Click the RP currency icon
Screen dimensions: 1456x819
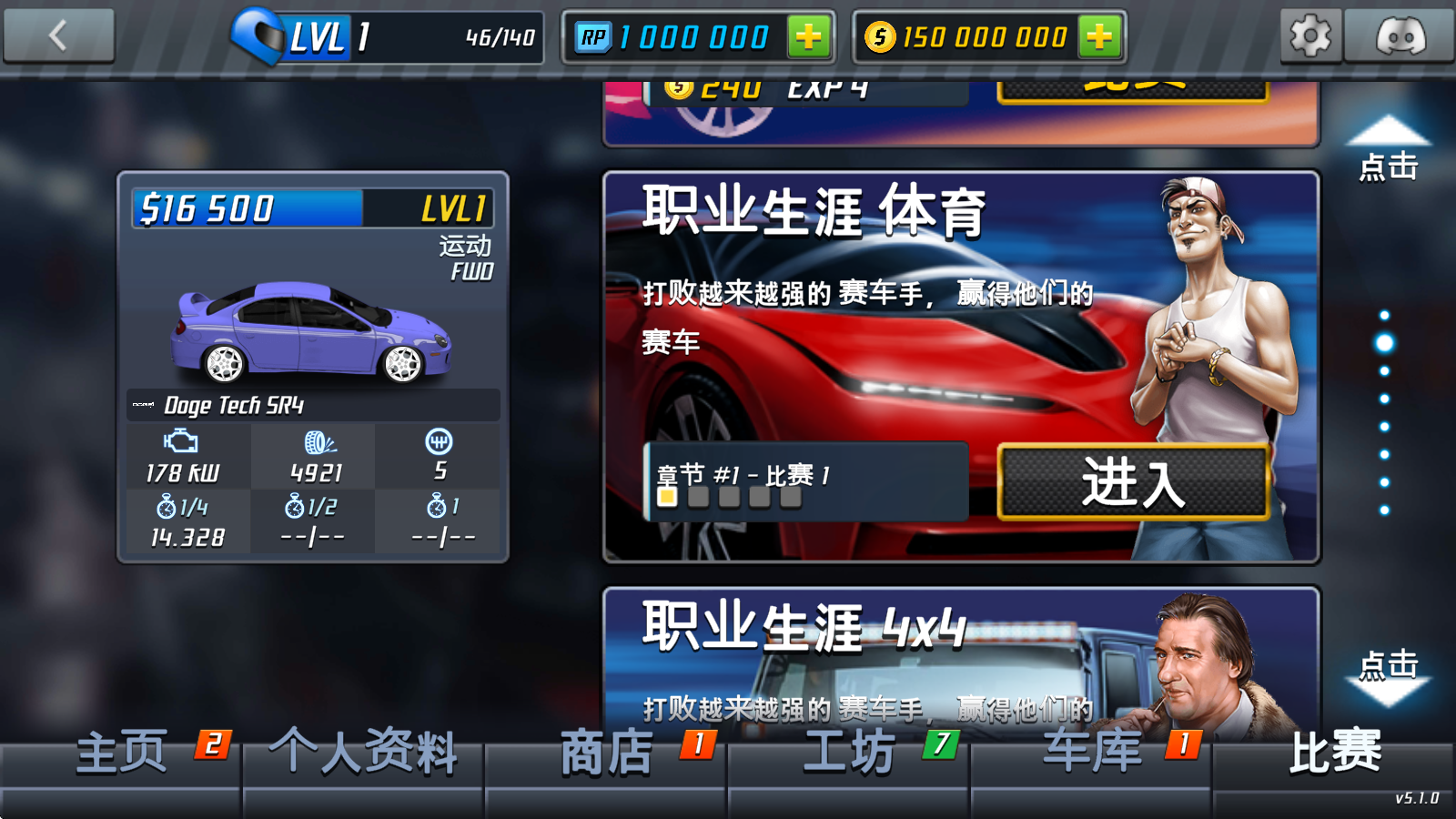point(592,36)
